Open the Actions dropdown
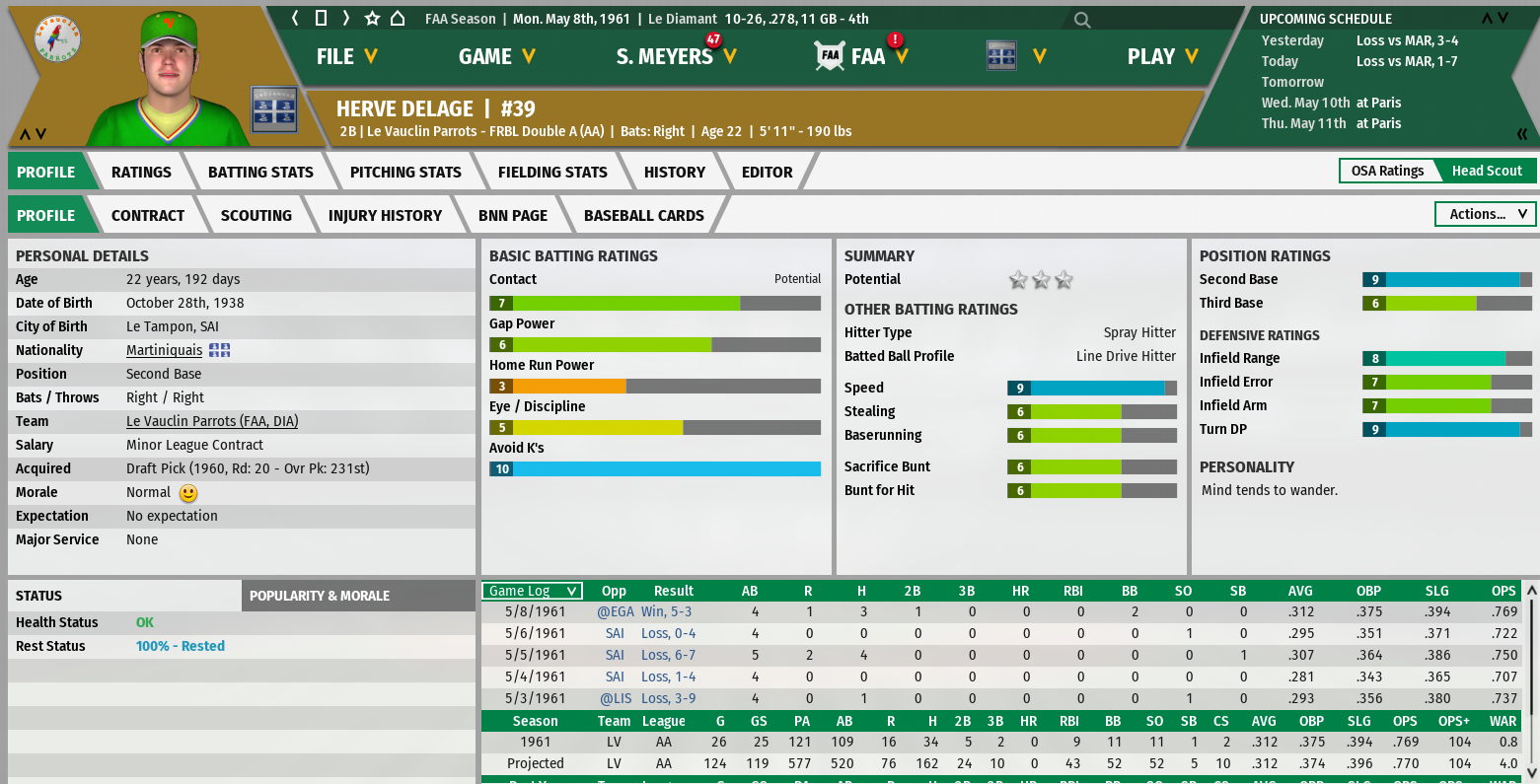Image resolution: width=1540 pixels, height=784 pixels. click(x=1486, y=214)
